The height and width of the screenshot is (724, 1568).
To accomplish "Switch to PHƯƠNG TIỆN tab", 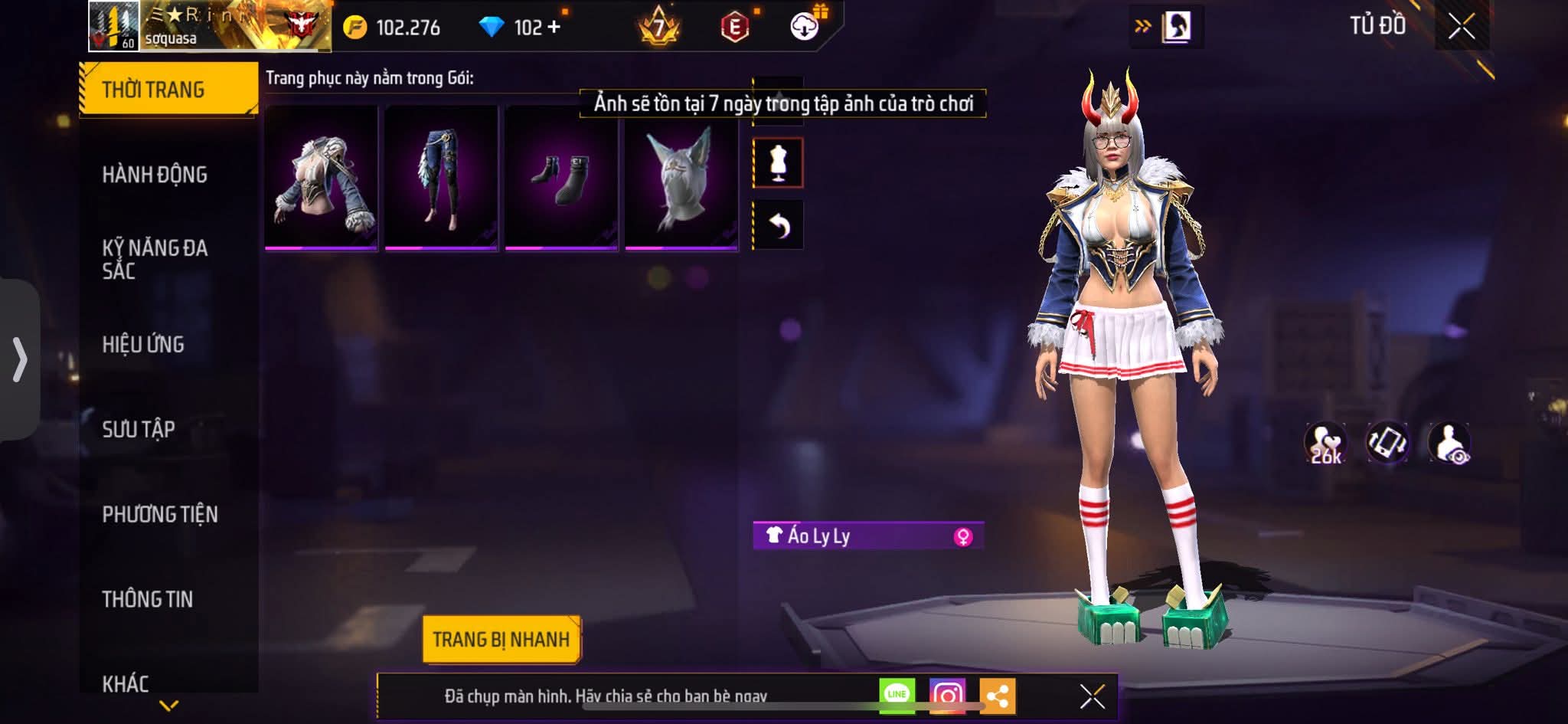I will pos(160,514).
